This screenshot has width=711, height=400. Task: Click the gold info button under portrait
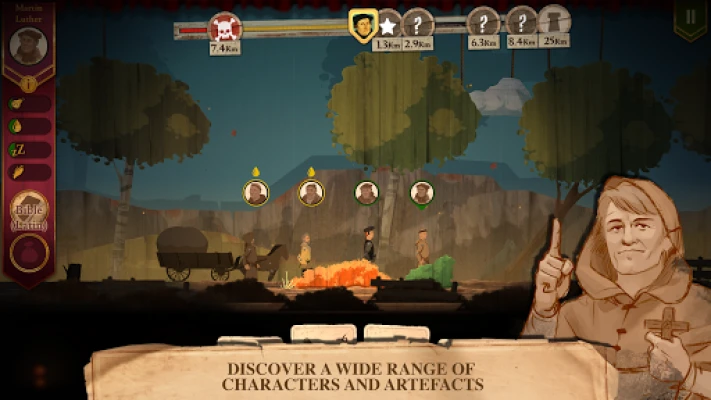(28, 84)
